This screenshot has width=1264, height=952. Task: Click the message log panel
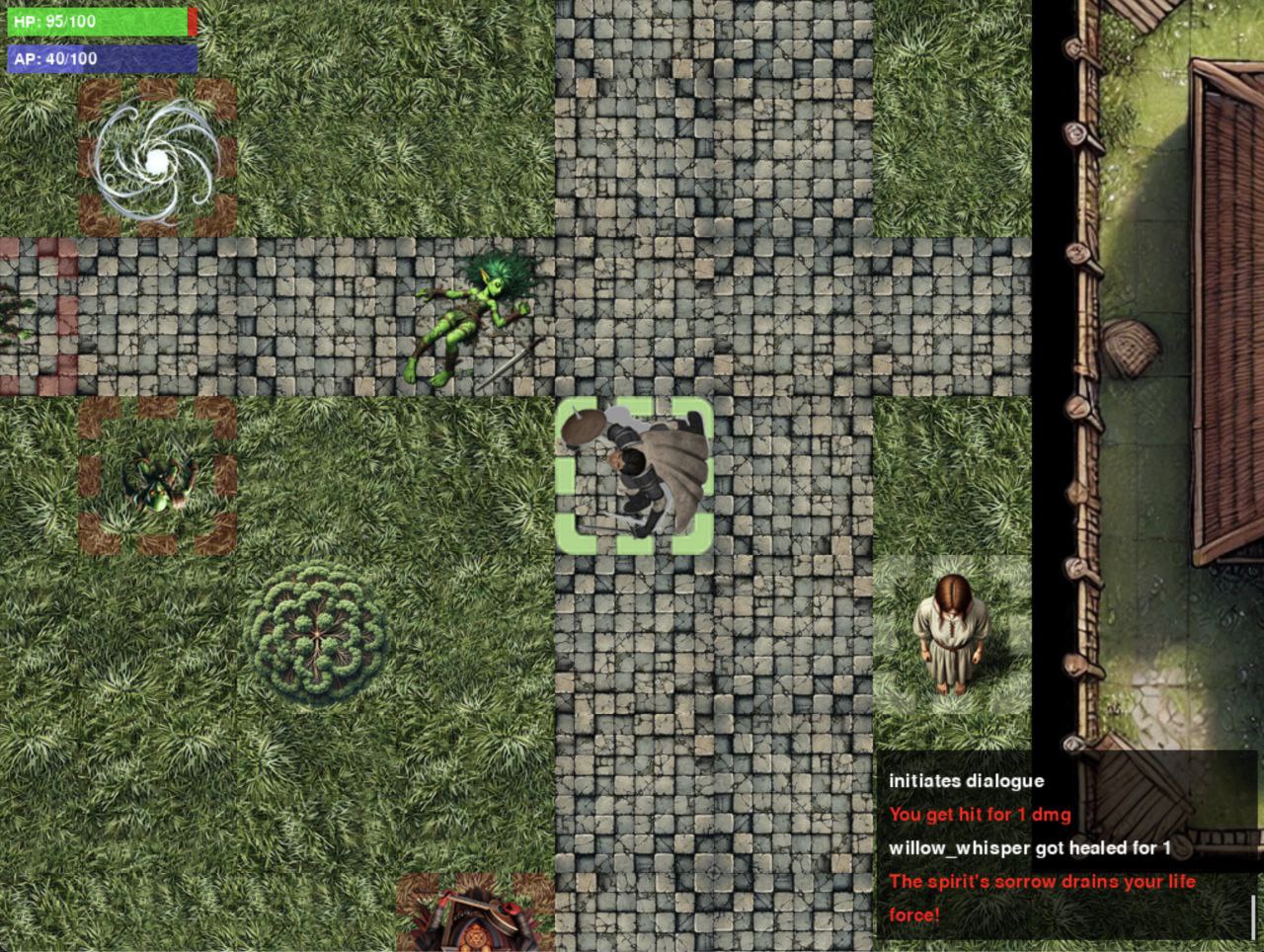pos(1065,847)
